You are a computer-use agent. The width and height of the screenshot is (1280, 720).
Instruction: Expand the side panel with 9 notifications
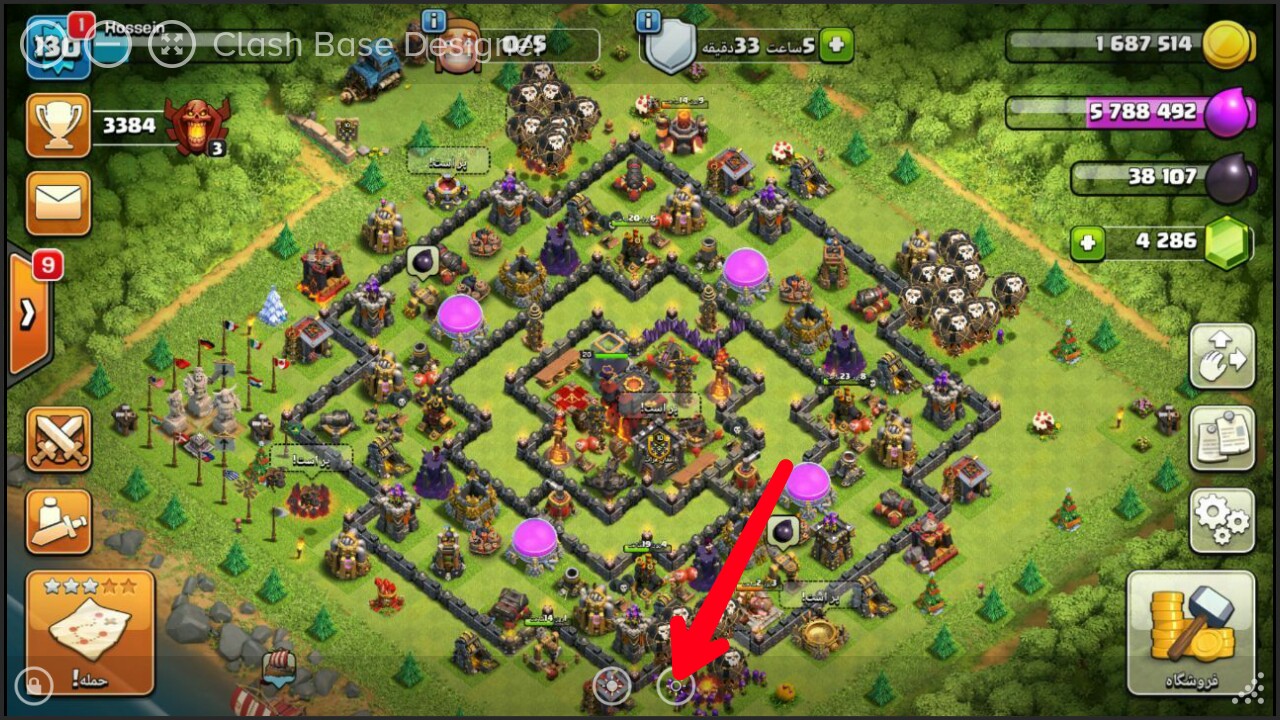point(30,313)
